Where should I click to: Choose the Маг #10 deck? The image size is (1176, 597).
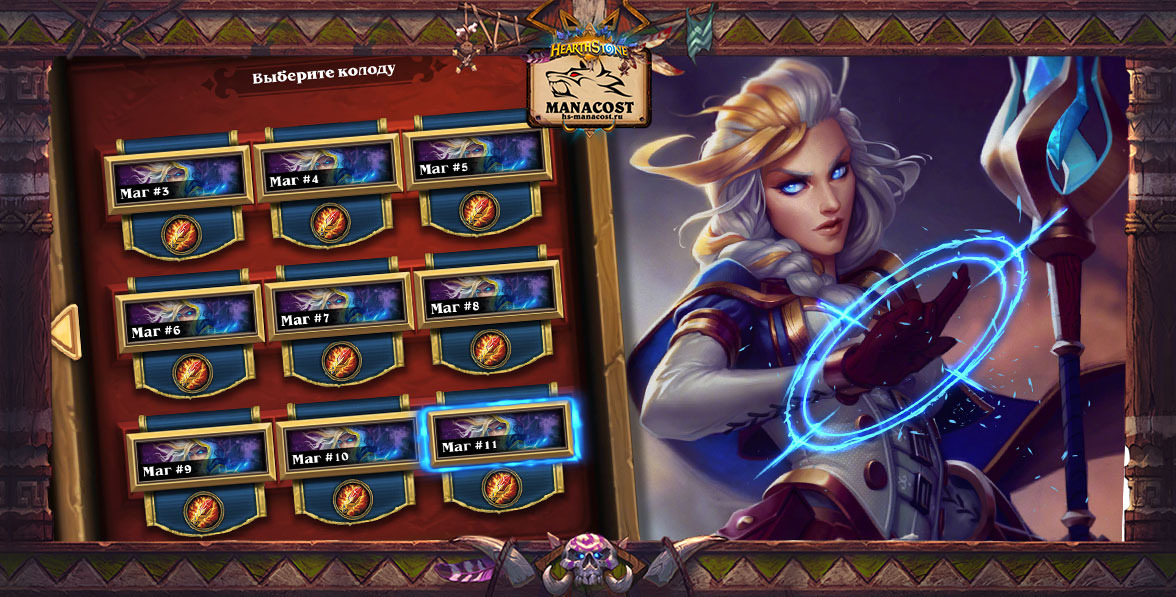click(350, 446)
